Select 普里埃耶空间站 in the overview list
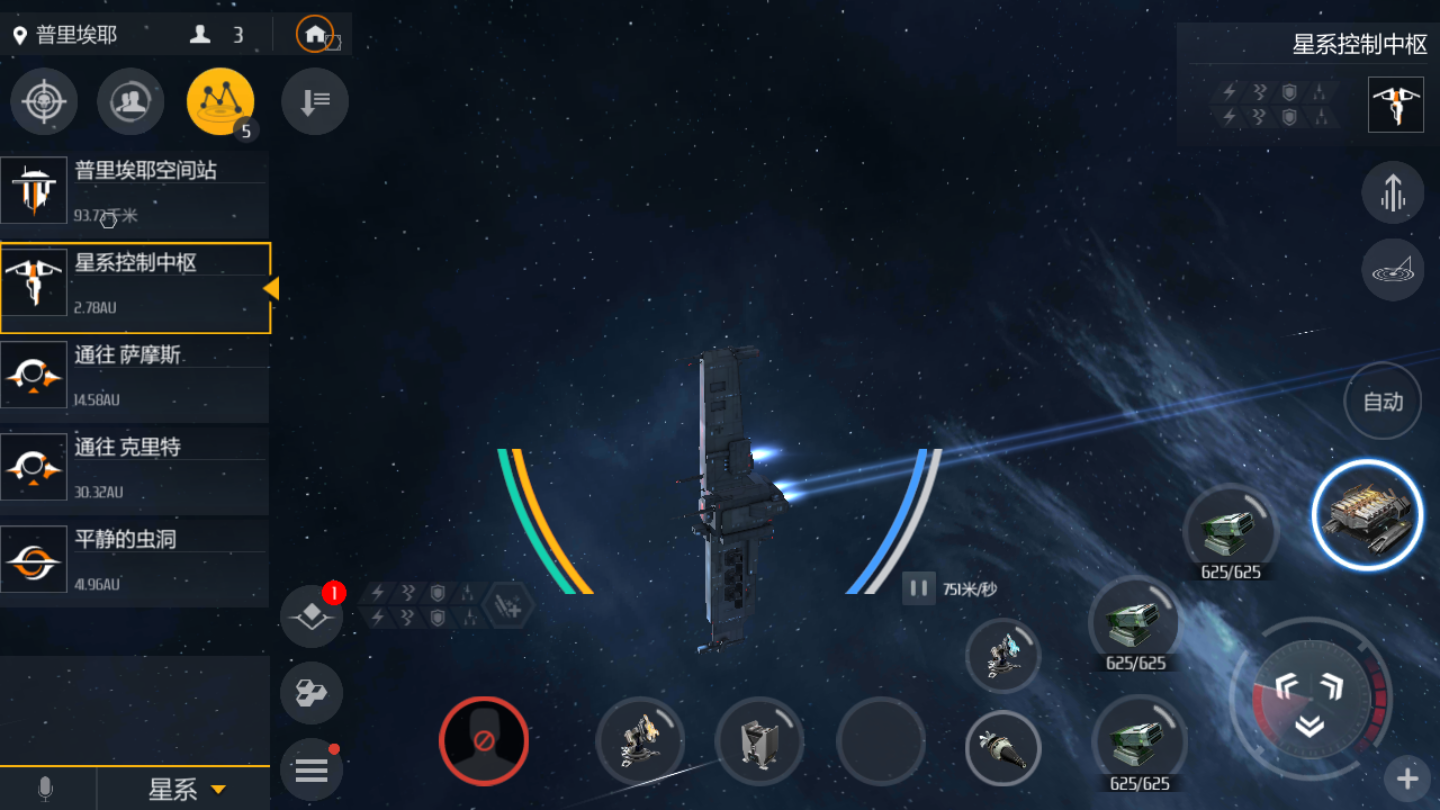 [x=135, y=190]
